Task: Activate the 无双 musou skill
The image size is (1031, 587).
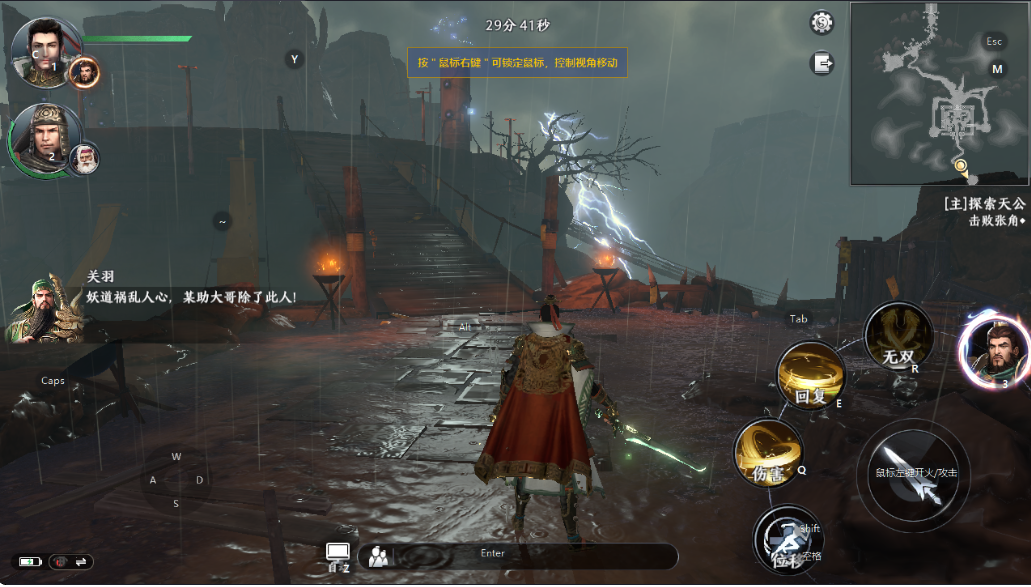Action: [898, 336]
